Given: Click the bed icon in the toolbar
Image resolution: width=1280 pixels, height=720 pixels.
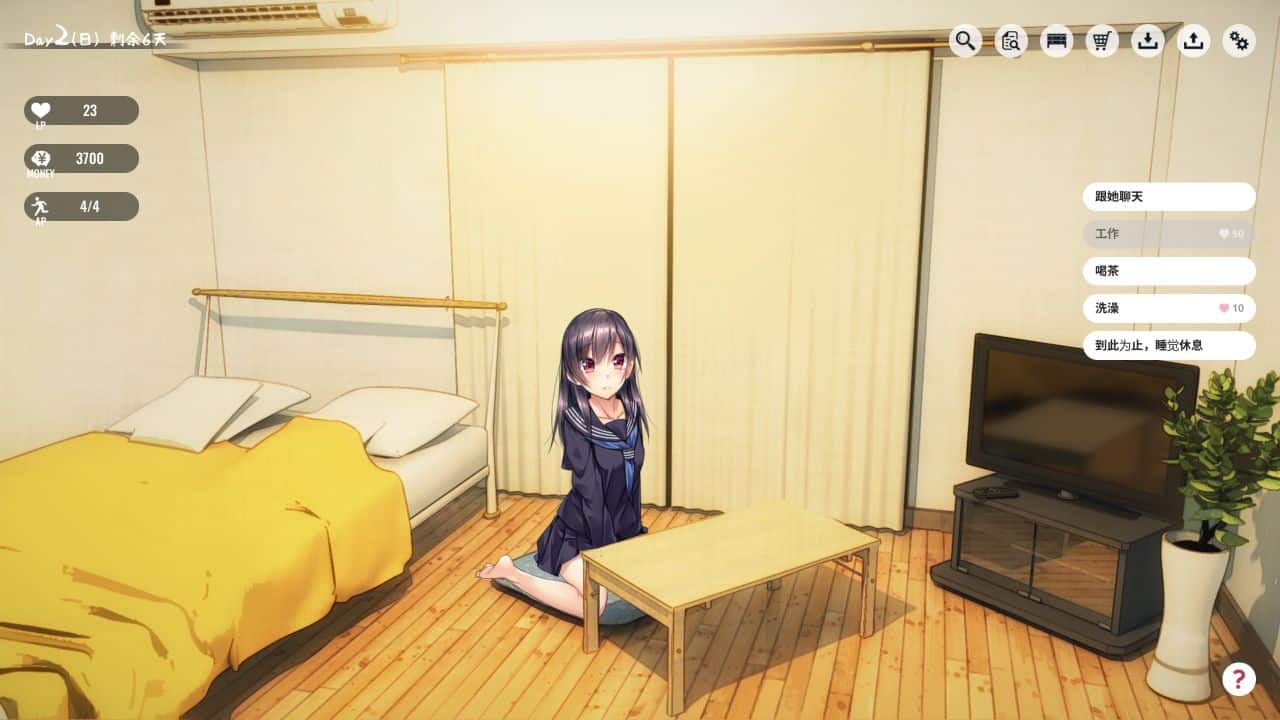Looking at the screenshot, I should (1055, 42).
